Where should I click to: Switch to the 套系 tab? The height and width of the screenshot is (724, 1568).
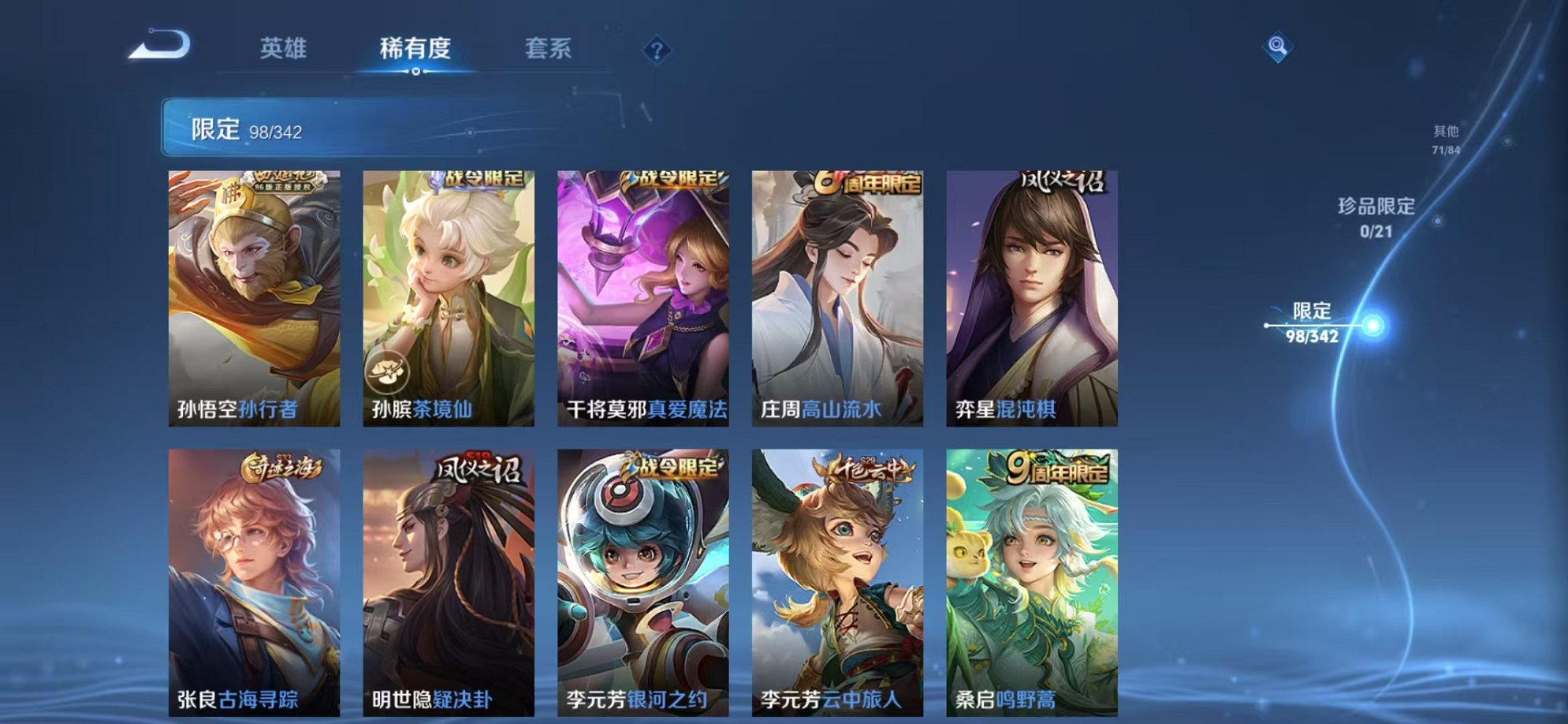click(552, 49)
